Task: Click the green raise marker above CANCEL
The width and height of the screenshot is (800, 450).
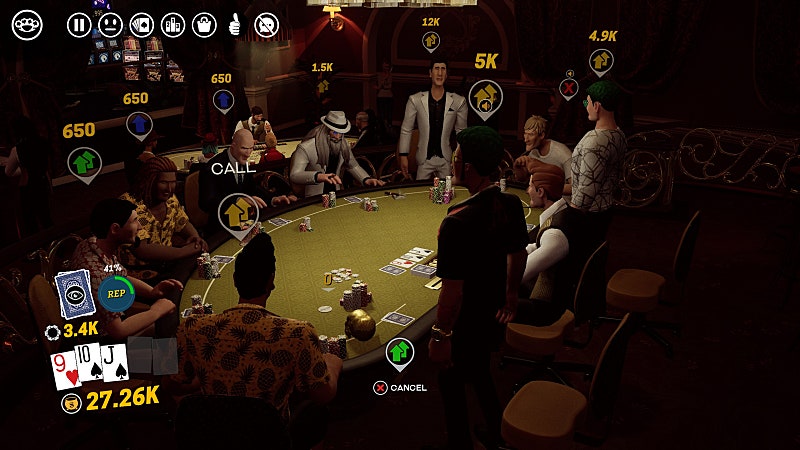Action: coord(400,351)
